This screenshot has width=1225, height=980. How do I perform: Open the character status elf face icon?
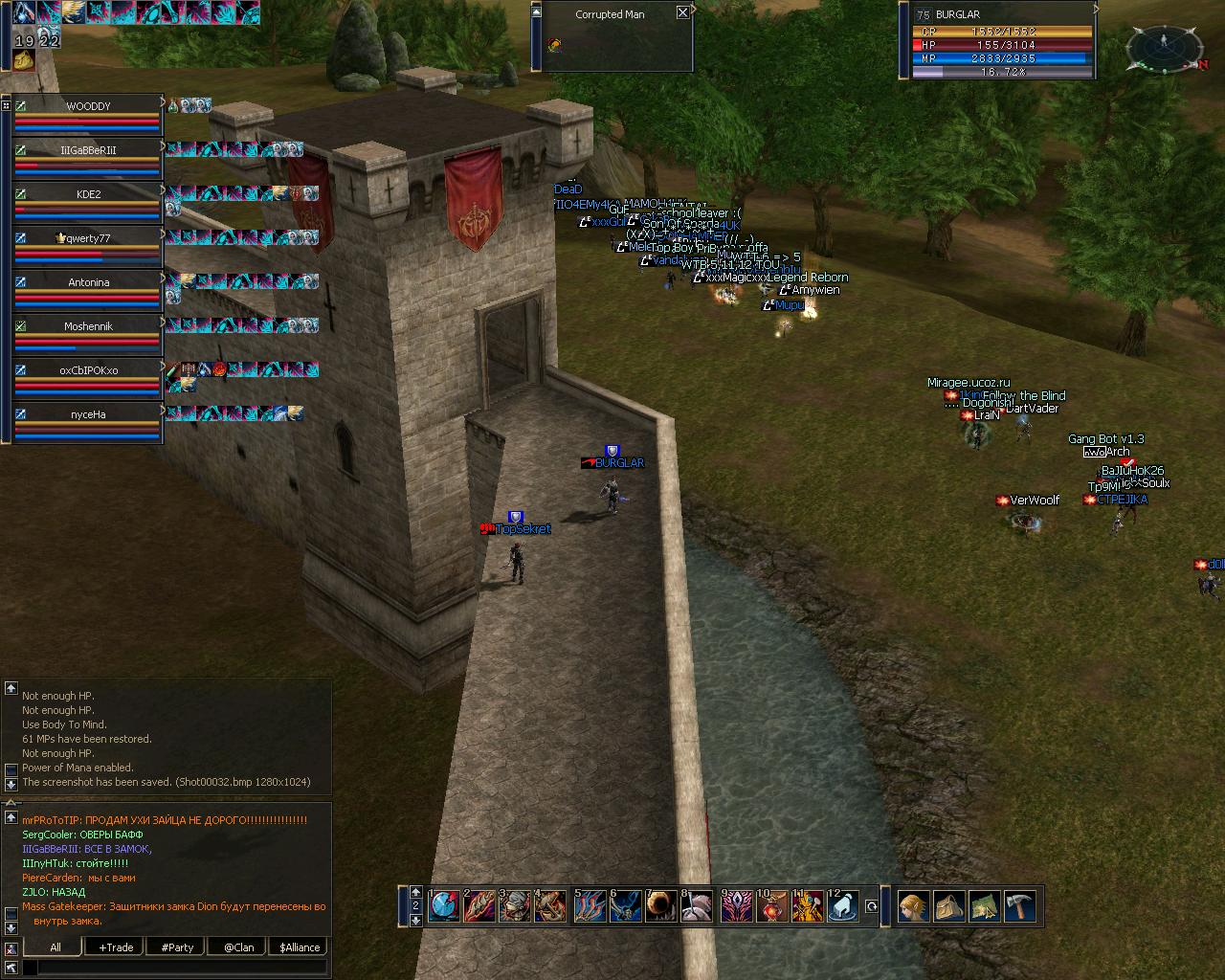click(x=913, y=906)
